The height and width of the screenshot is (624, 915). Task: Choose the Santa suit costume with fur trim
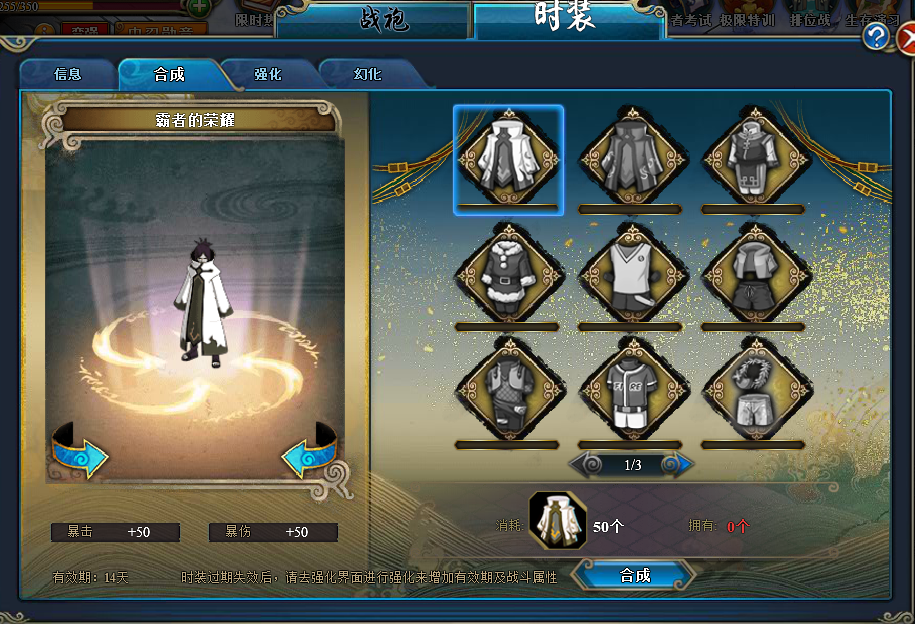[508, 272]
